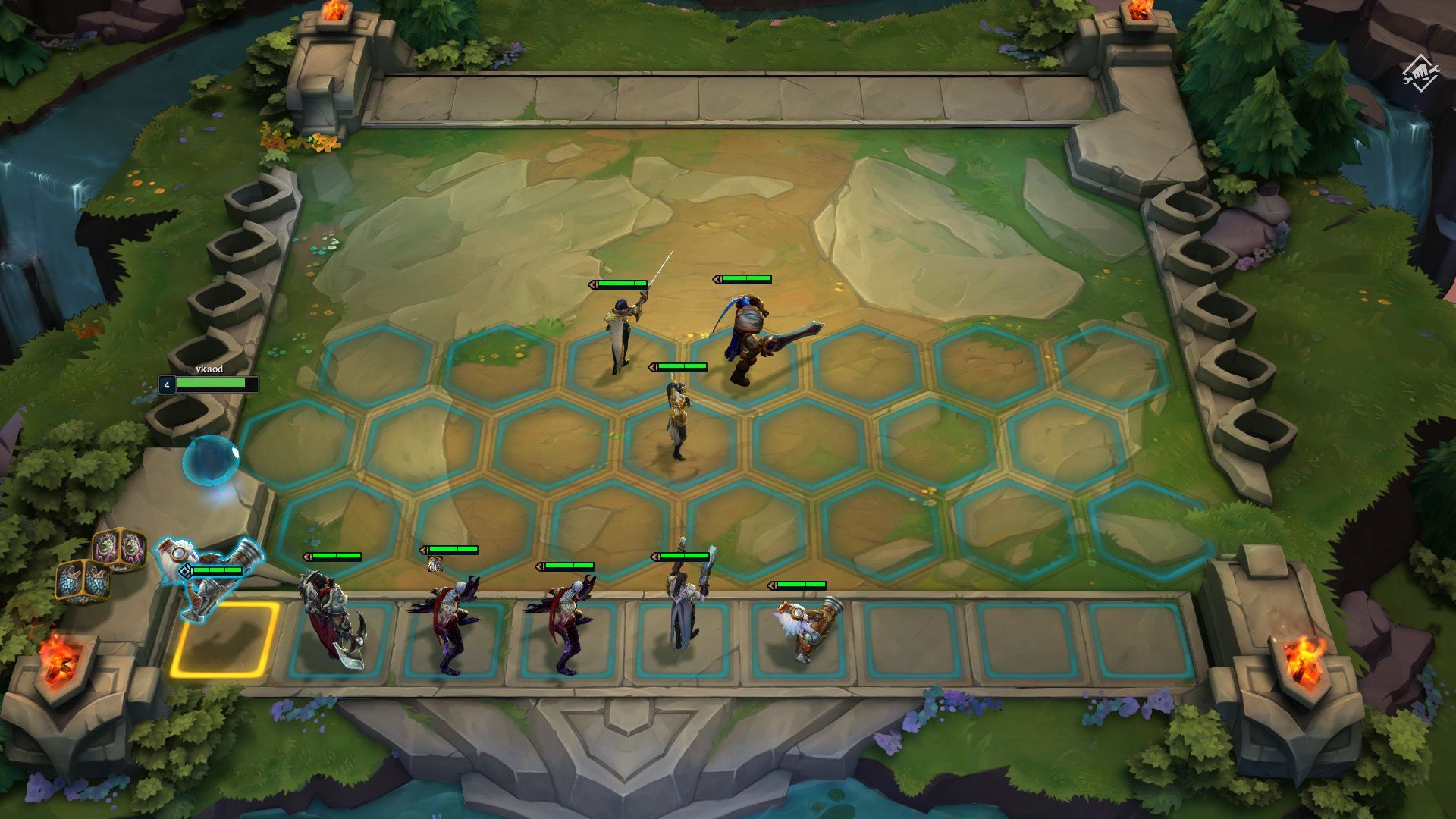
Task: Open the purple champion item cube
Action: point(120,548)
